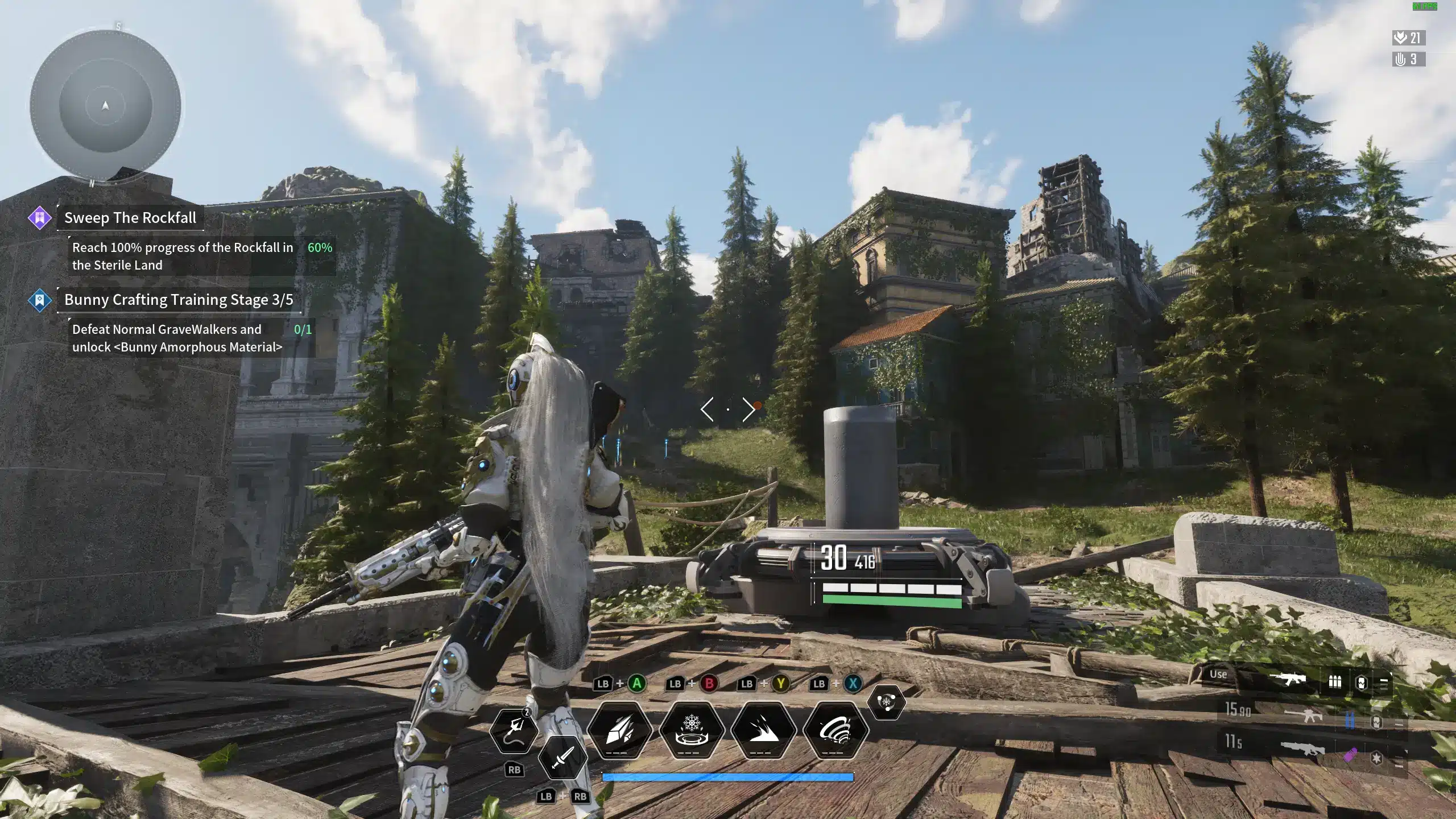Select the equipped rifle weapon slot
Viewport: 1456px width, 819px height.
click(1288, 680)
